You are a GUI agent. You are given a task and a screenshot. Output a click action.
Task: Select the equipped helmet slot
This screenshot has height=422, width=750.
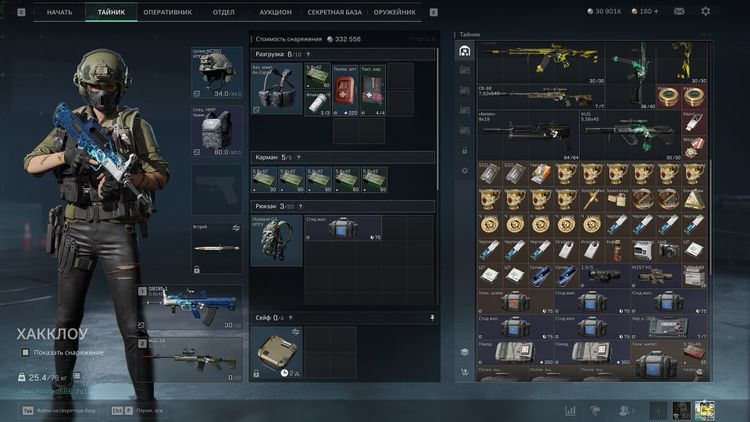217,72
